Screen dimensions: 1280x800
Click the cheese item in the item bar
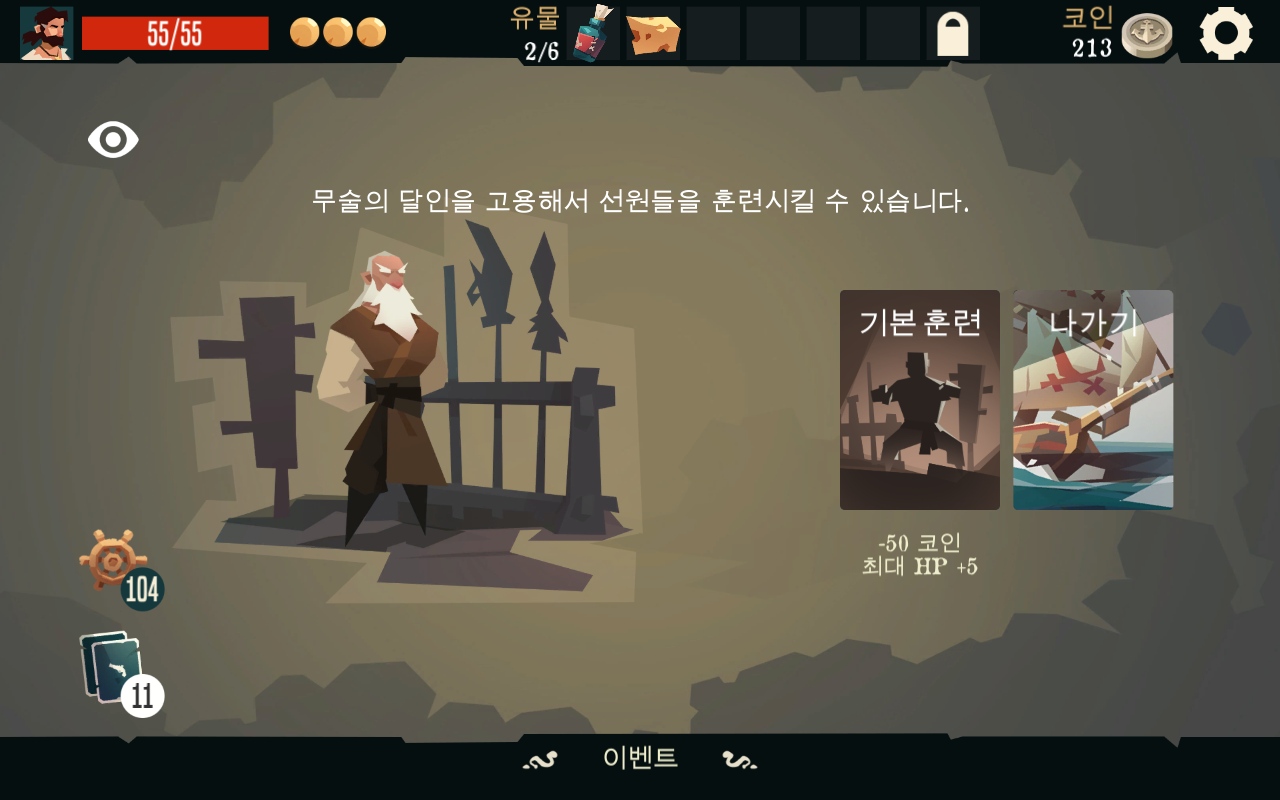tap(655, 31)
